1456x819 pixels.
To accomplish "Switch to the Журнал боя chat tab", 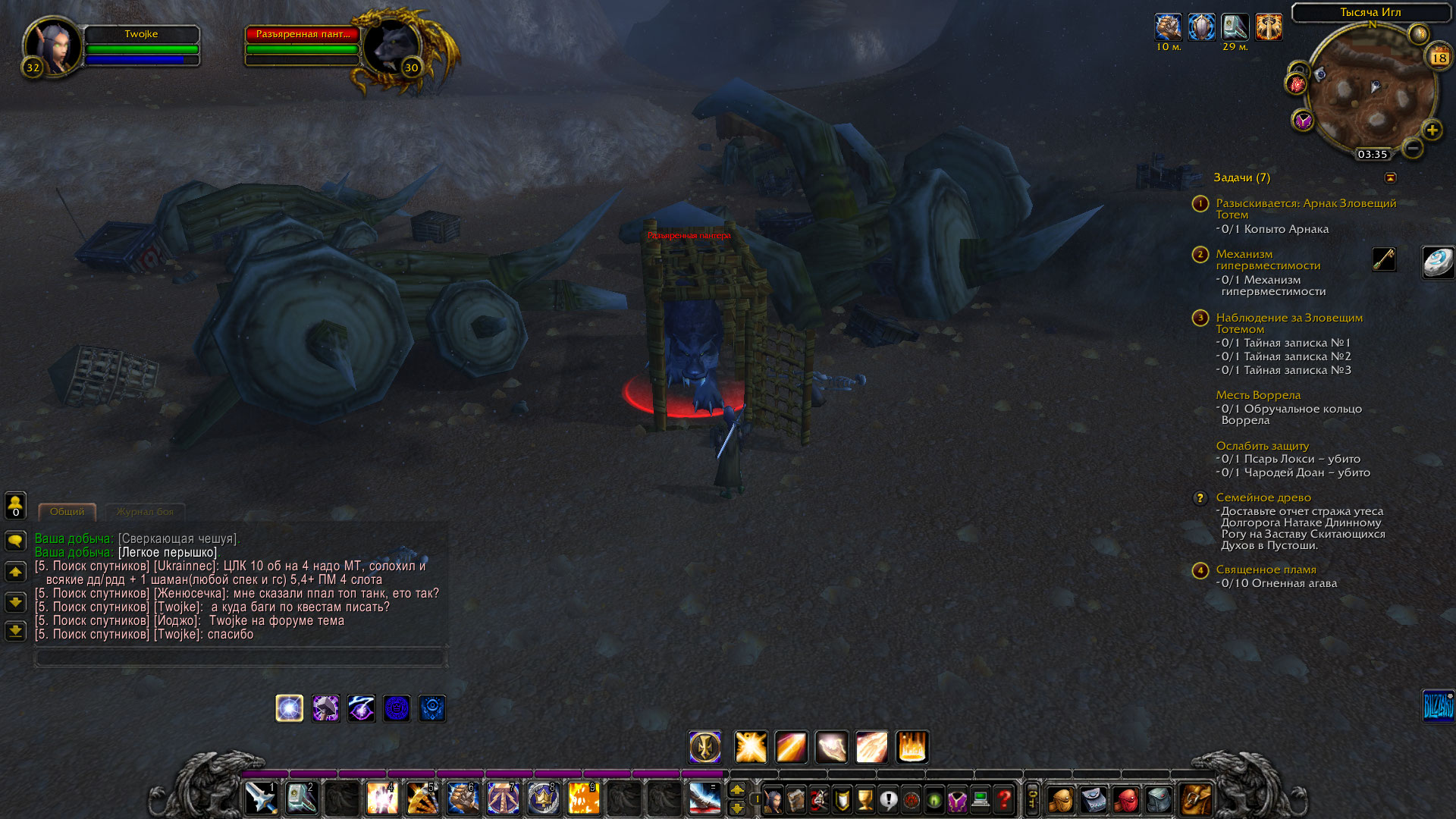I will coord(145,512).
